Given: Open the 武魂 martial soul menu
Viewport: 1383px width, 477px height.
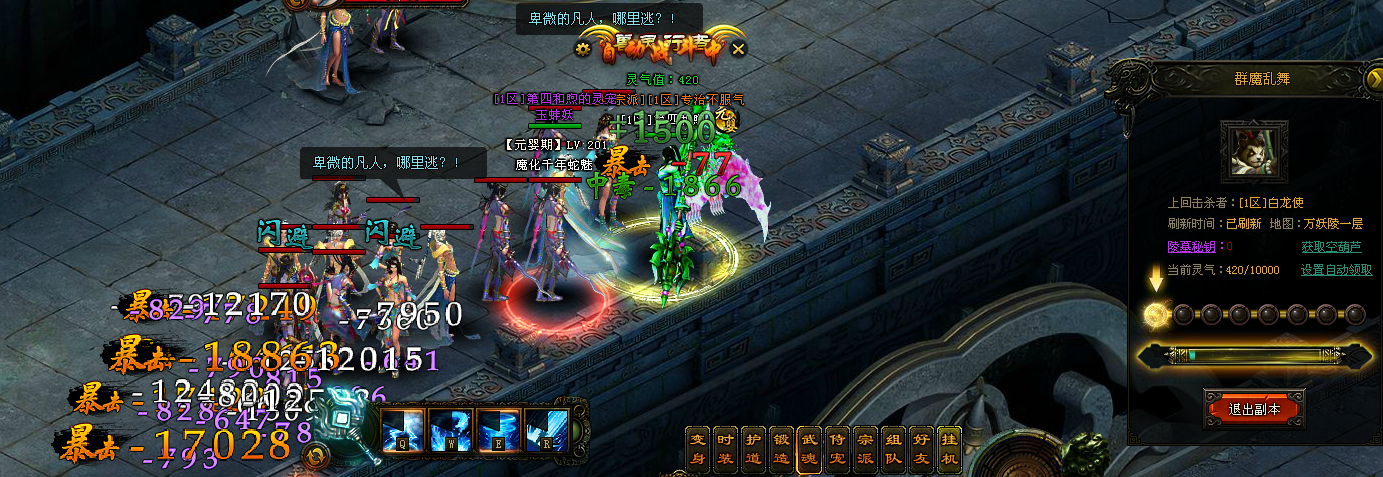Looking at the screenshot, I should click(810, 449).
